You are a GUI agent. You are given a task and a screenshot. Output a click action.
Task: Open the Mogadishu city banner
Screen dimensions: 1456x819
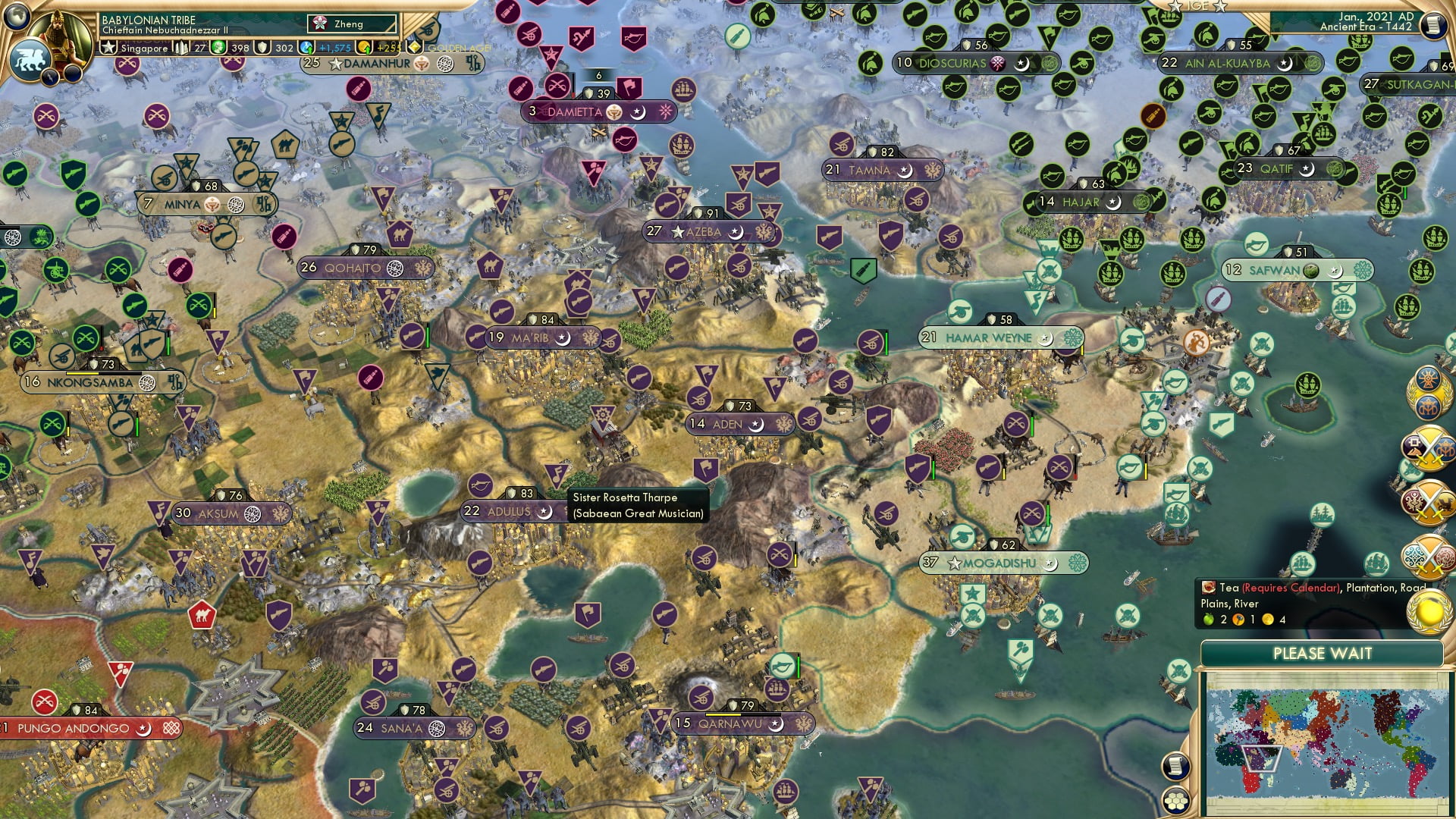pos(992,563)
